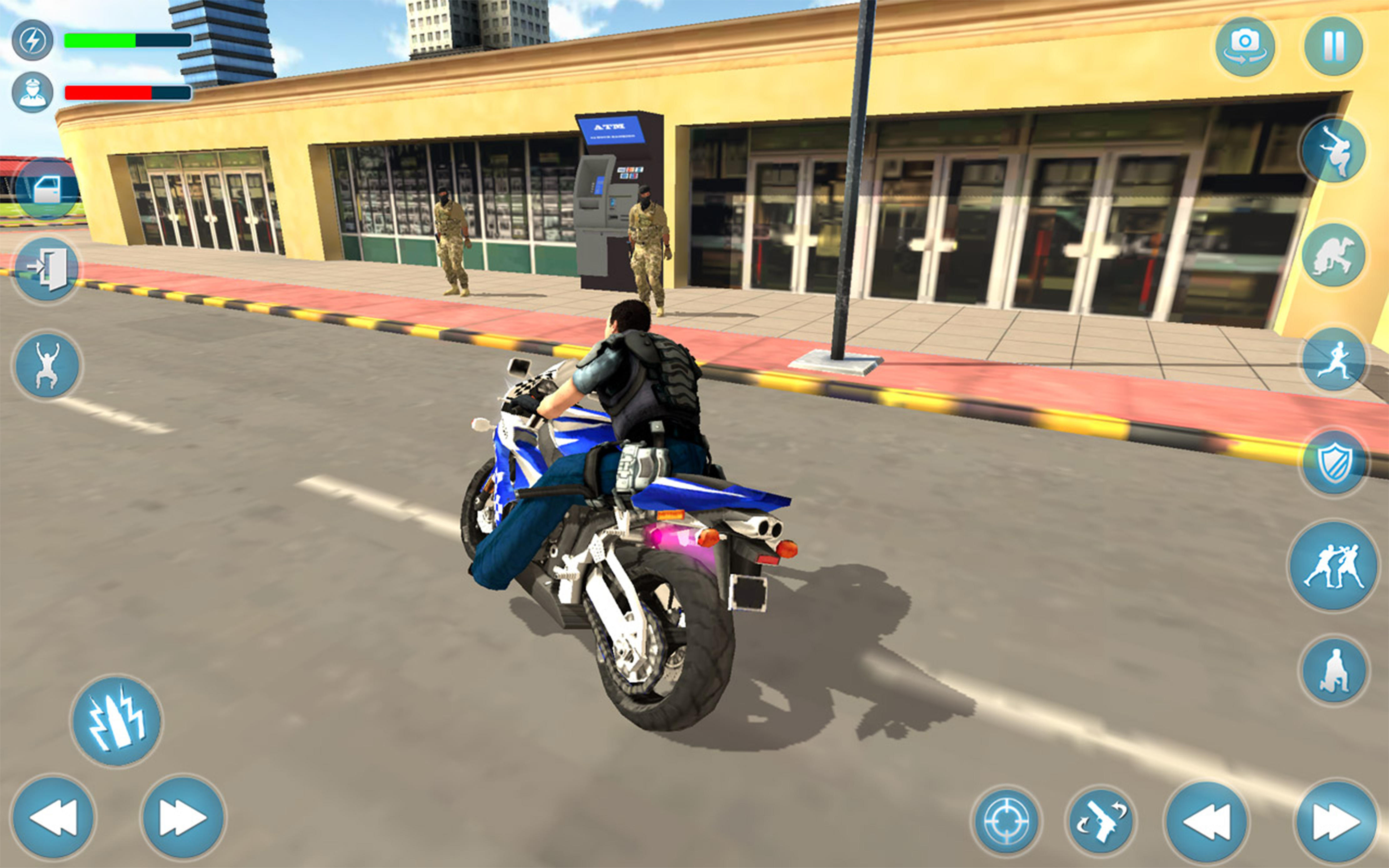1389x868 pixels.
Task: Tap the exit door icon
Action: coord(48,270)
